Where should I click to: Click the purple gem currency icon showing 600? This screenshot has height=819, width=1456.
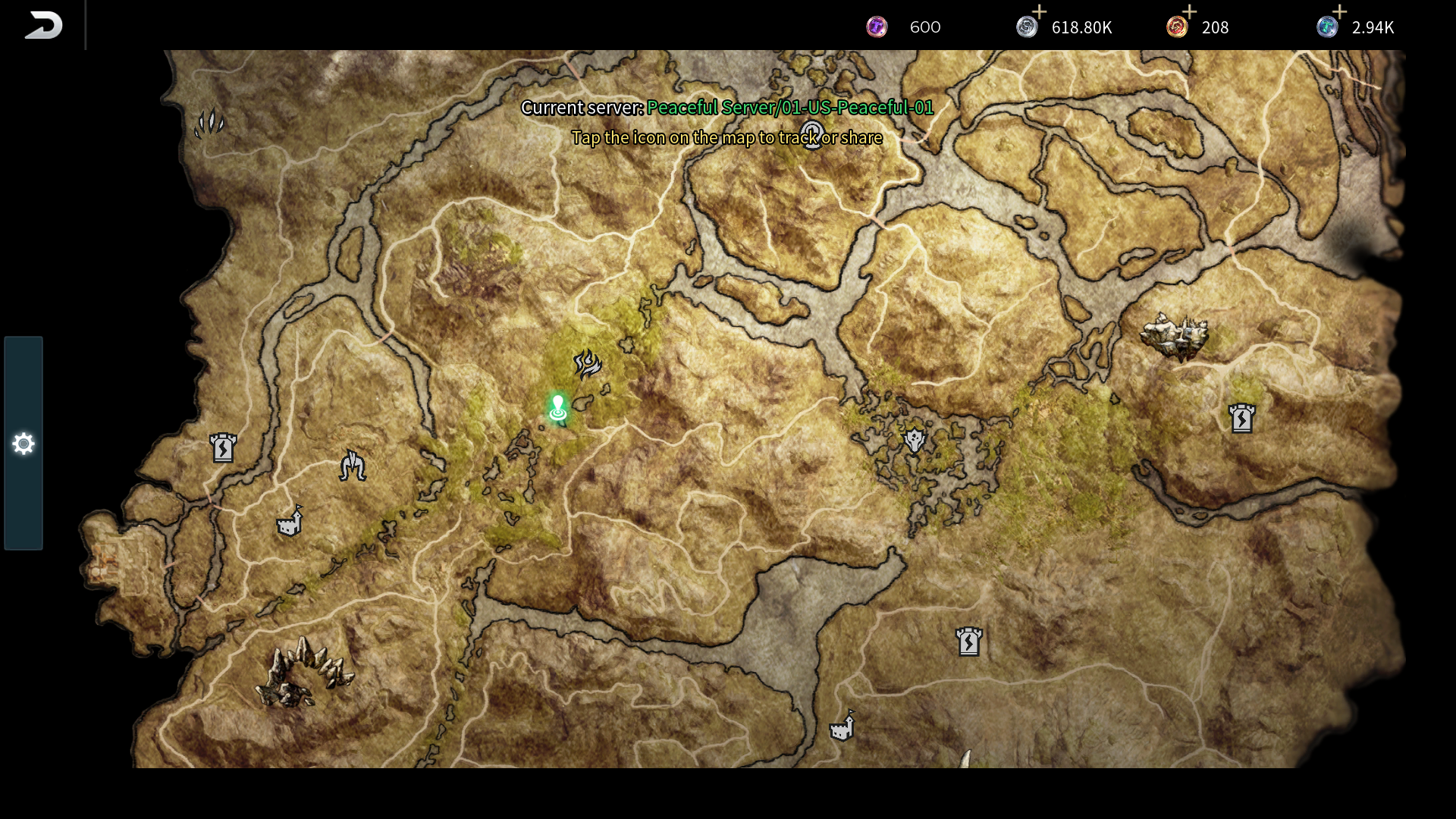click(877, 27)
